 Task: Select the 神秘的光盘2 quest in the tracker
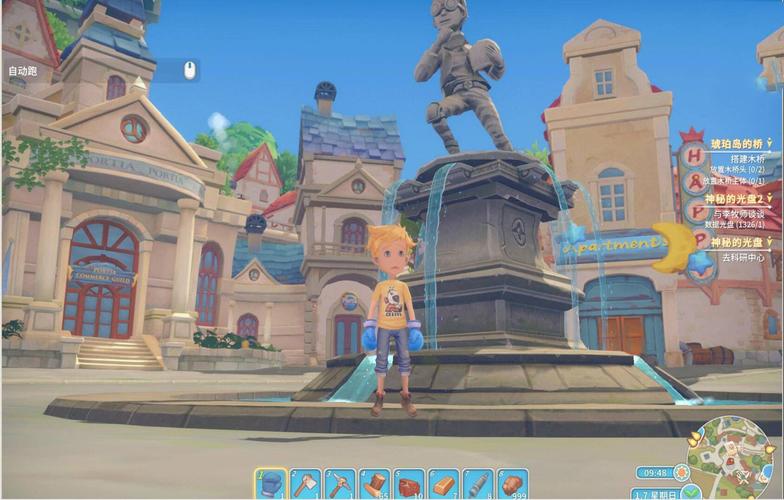coord(737,200)
